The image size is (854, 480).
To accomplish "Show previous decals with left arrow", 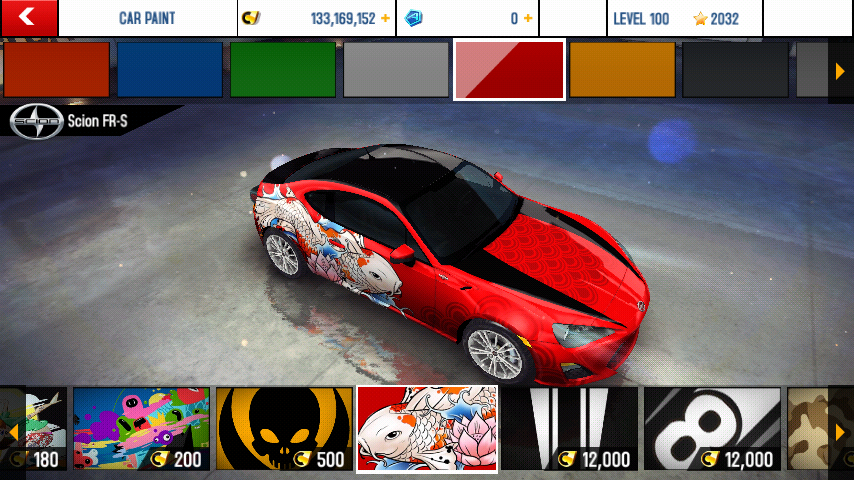I will [x=12, y=431].
